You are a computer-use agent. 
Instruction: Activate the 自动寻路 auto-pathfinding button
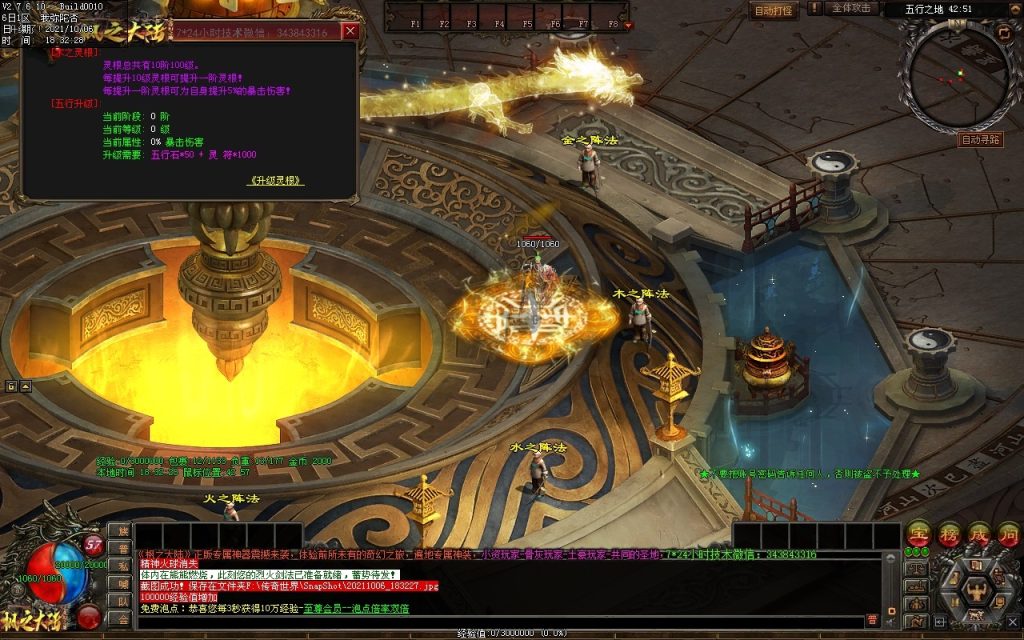980,140
